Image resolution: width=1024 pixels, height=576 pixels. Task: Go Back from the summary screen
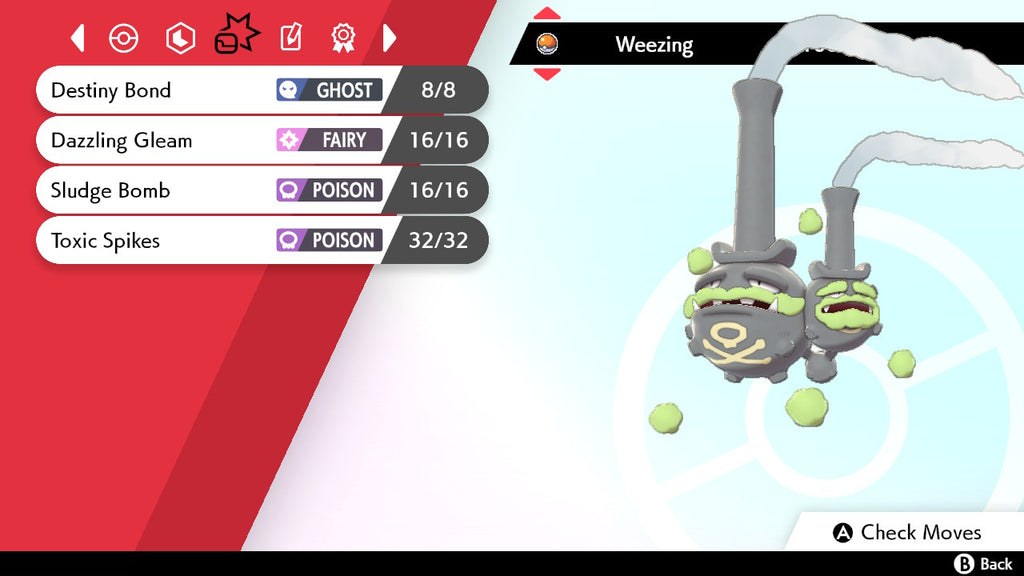(x=984, y=564)
